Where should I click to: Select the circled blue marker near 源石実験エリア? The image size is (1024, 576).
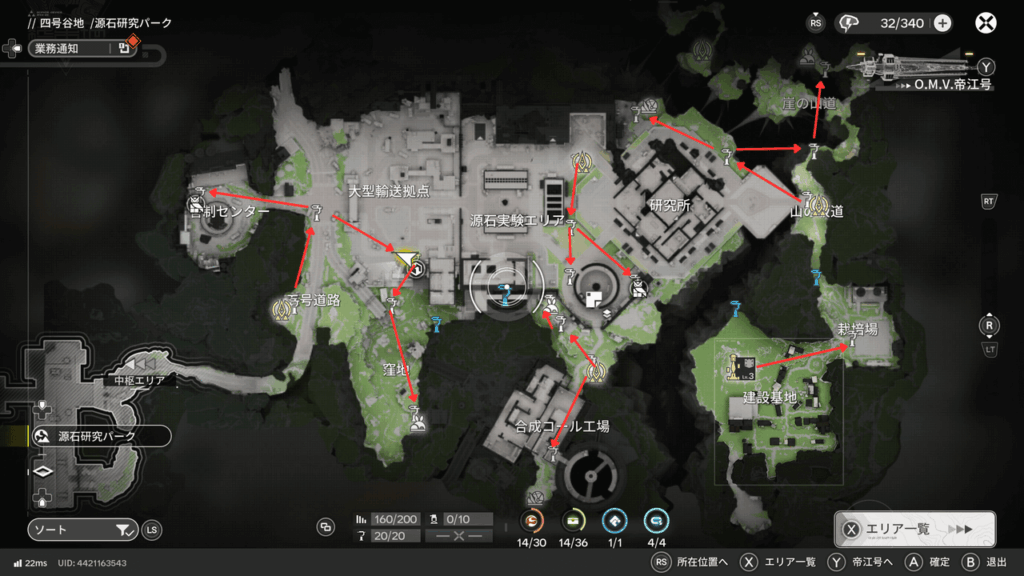tap(506, 288)
